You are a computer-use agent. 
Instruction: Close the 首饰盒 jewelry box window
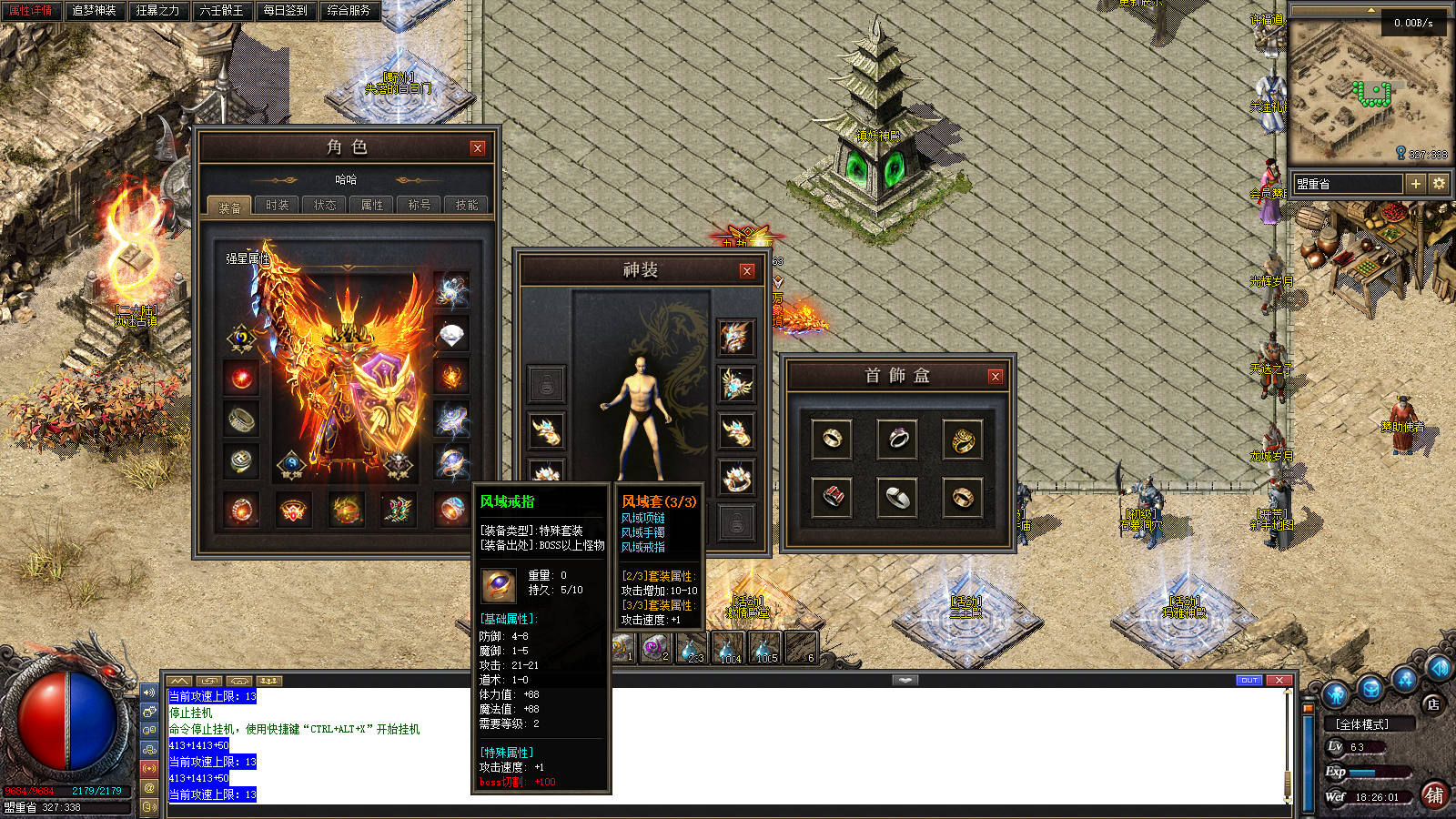coord(996,376)
